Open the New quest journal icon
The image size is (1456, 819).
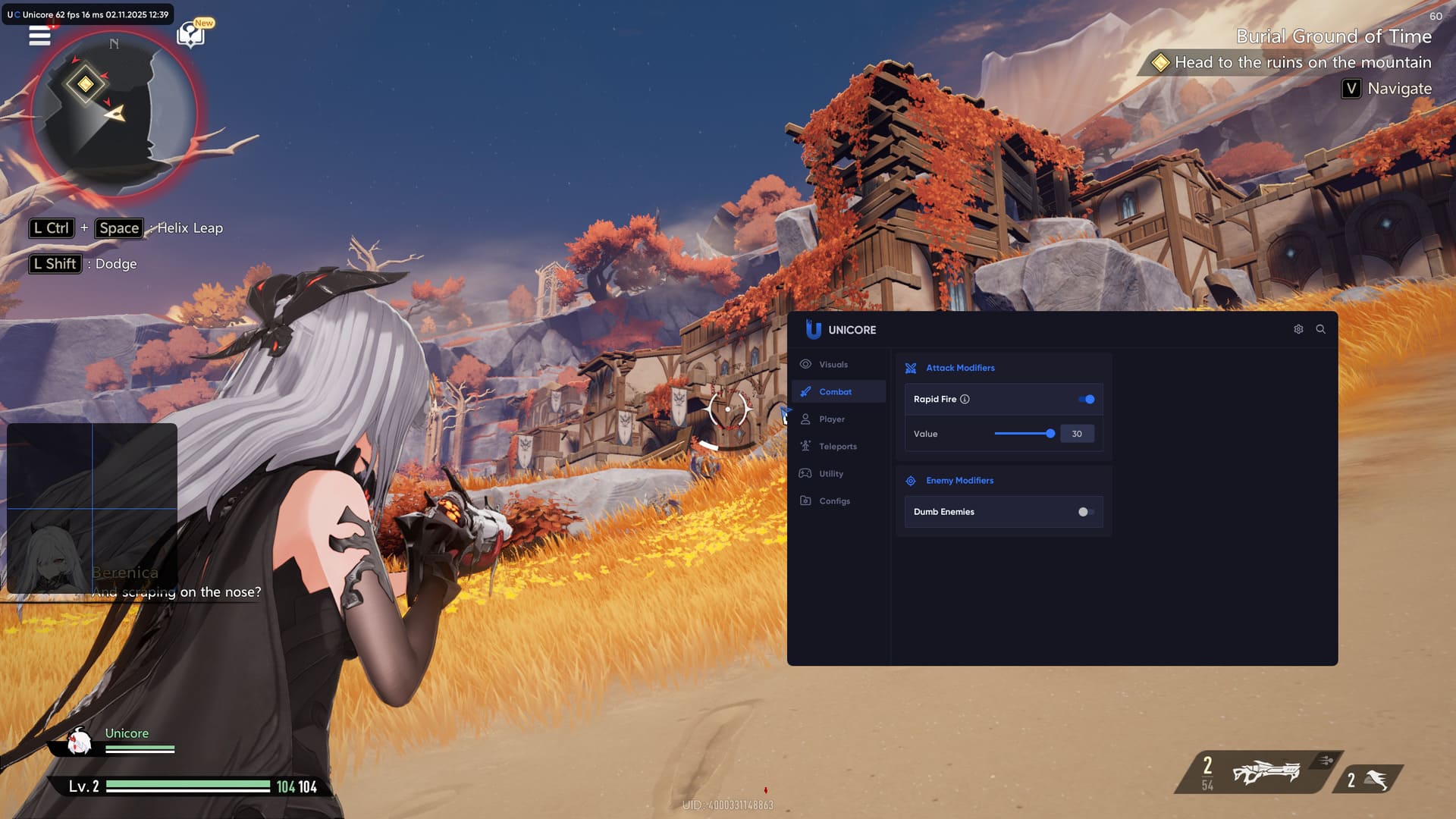190,35
